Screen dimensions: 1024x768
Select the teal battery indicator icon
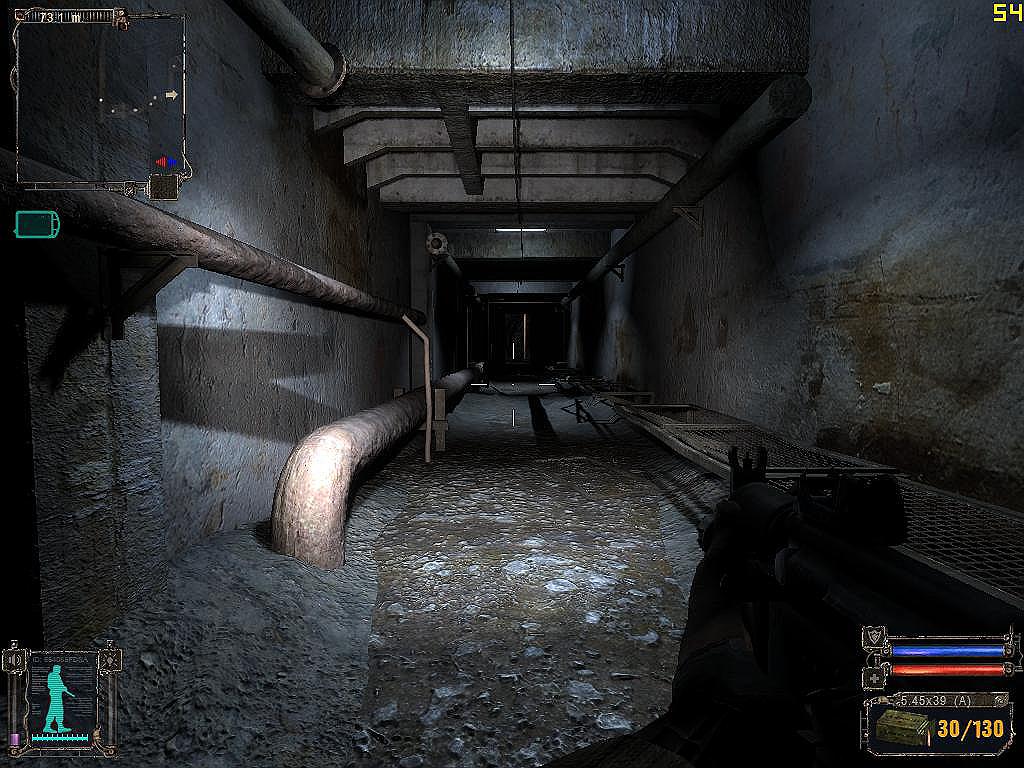click(x=37, y=223)
